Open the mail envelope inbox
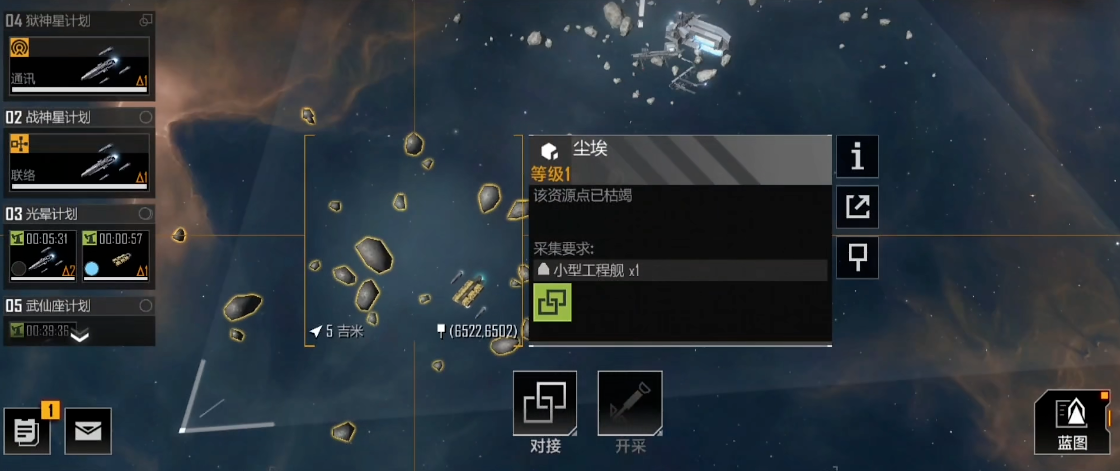The image size is (1120, 471). (88, 431)
